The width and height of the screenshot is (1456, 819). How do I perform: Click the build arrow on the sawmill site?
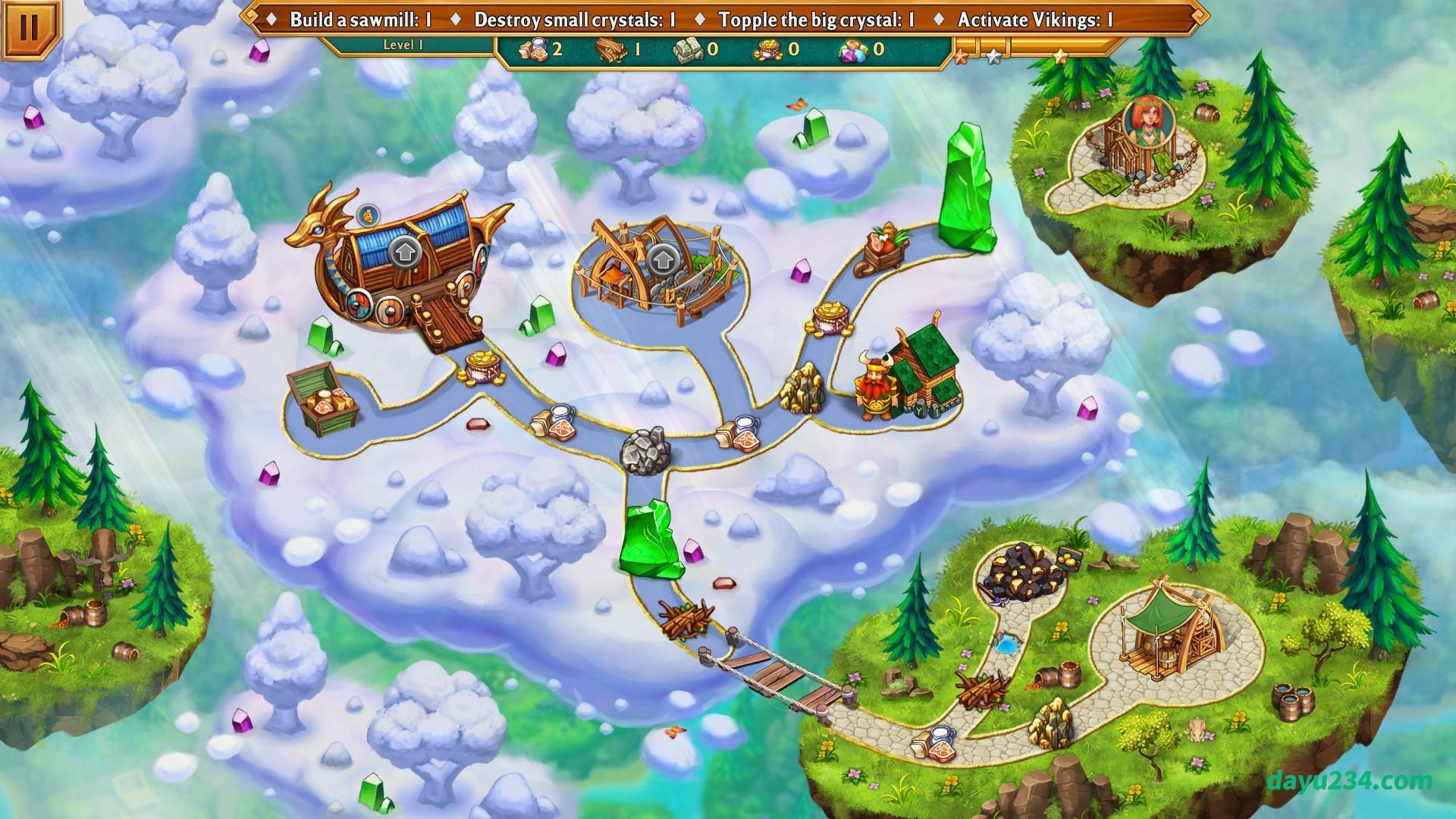click(663, 259)
